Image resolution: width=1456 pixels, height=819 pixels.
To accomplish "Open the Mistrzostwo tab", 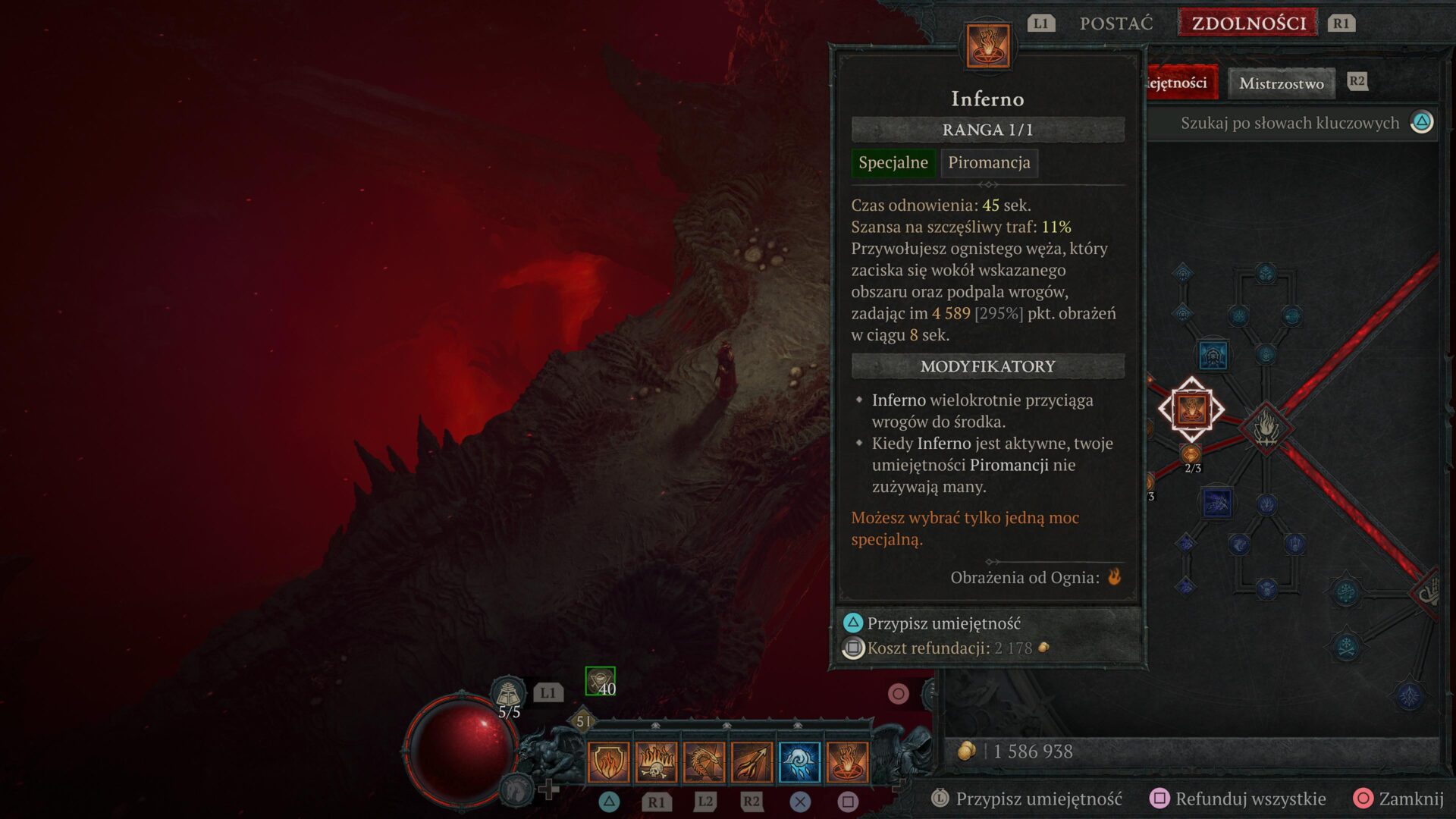I will point(1281,83).
